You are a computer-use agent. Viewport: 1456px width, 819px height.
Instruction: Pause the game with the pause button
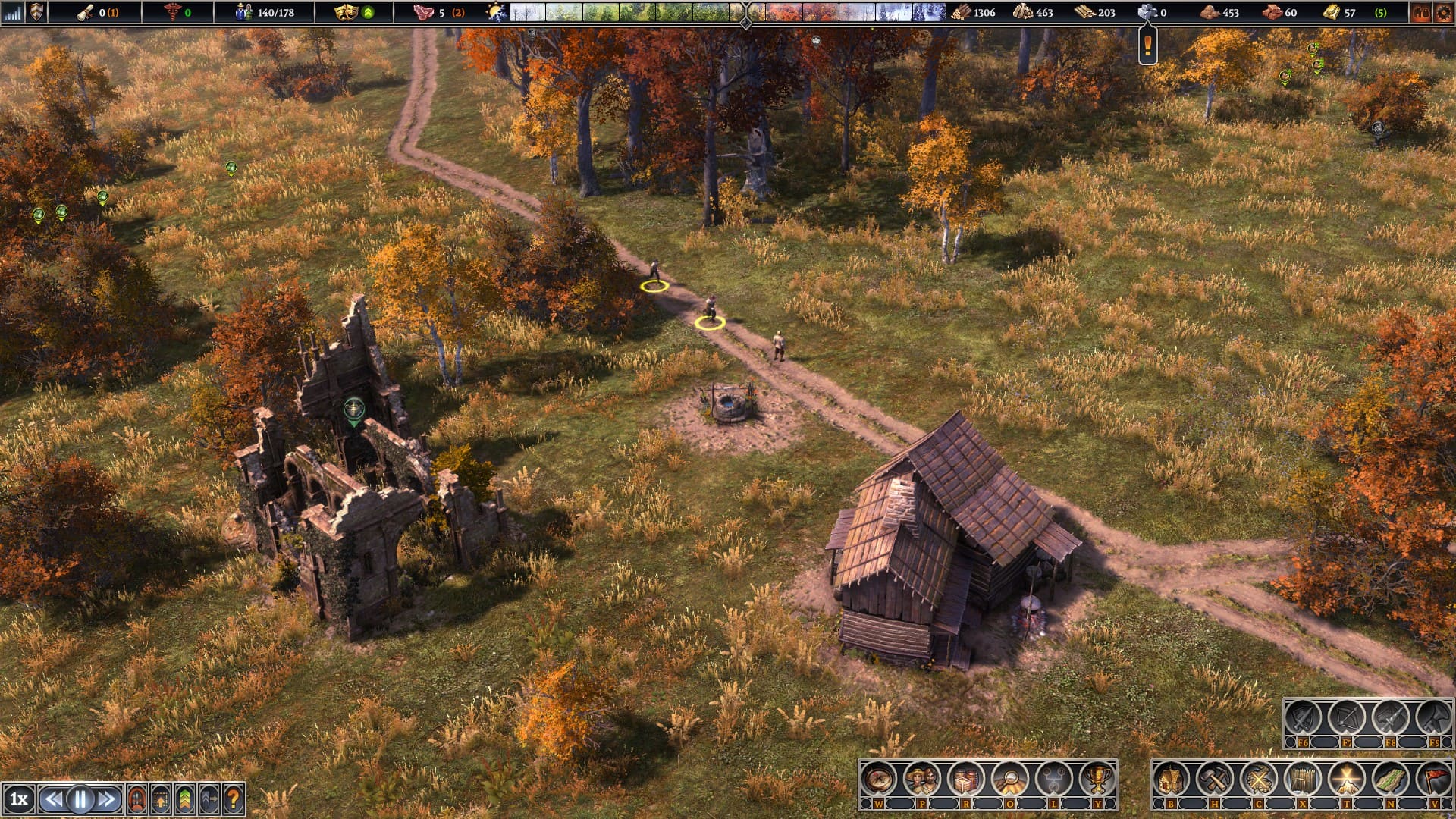coord(80,799)
